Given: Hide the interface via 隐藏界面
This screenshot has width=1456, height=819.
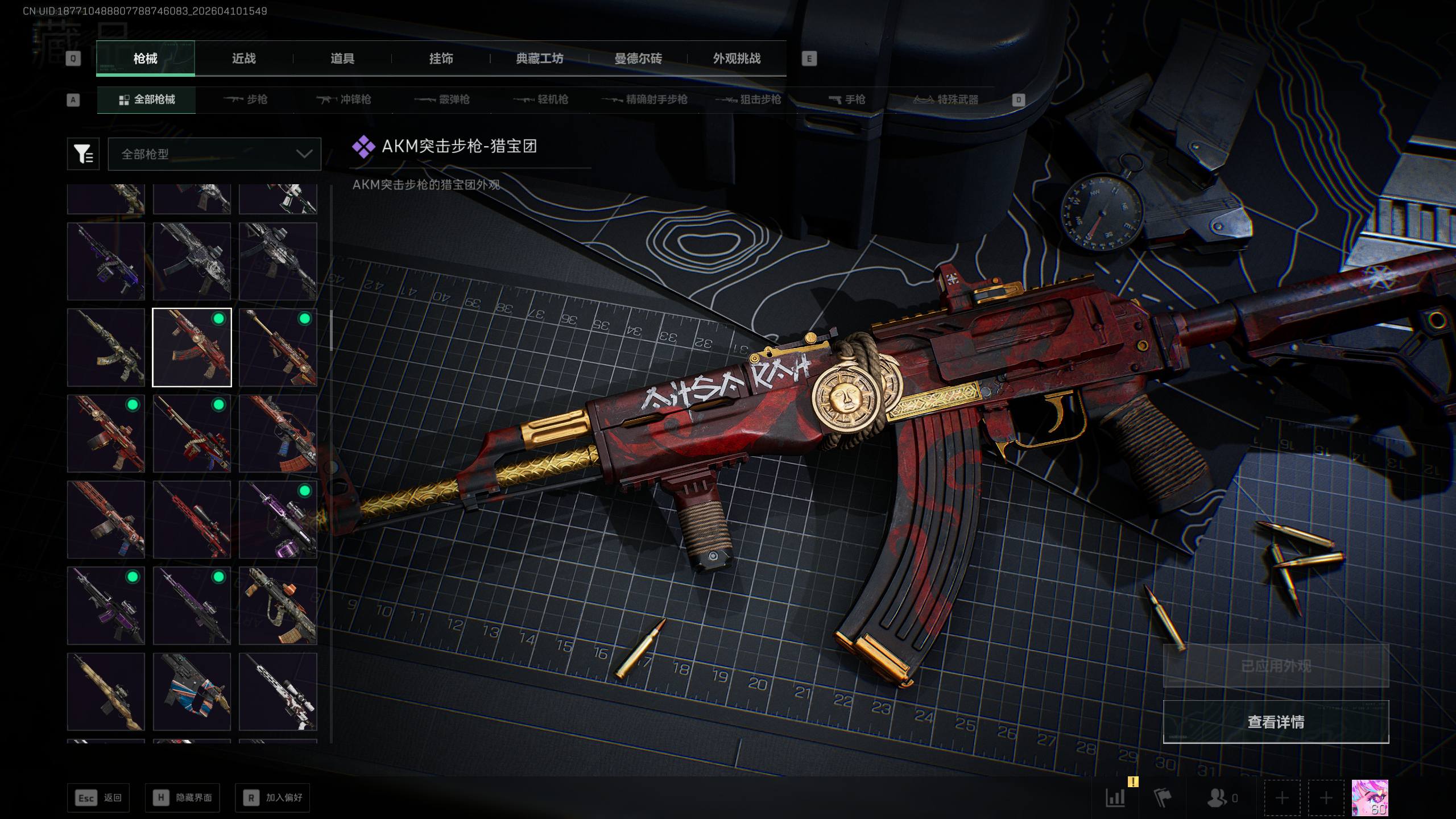Looking at the screenshot, I should 182,797.
